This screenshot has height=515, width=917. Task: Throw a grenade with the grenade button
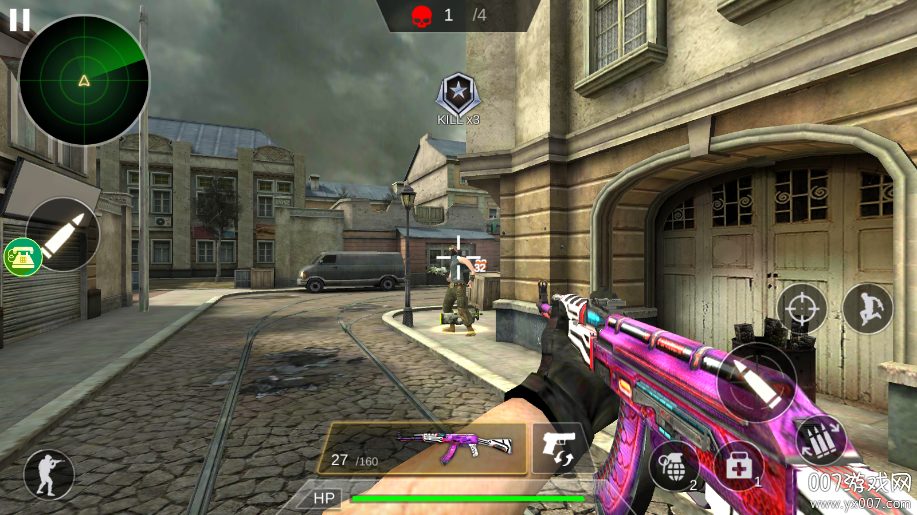pos(672,464)
